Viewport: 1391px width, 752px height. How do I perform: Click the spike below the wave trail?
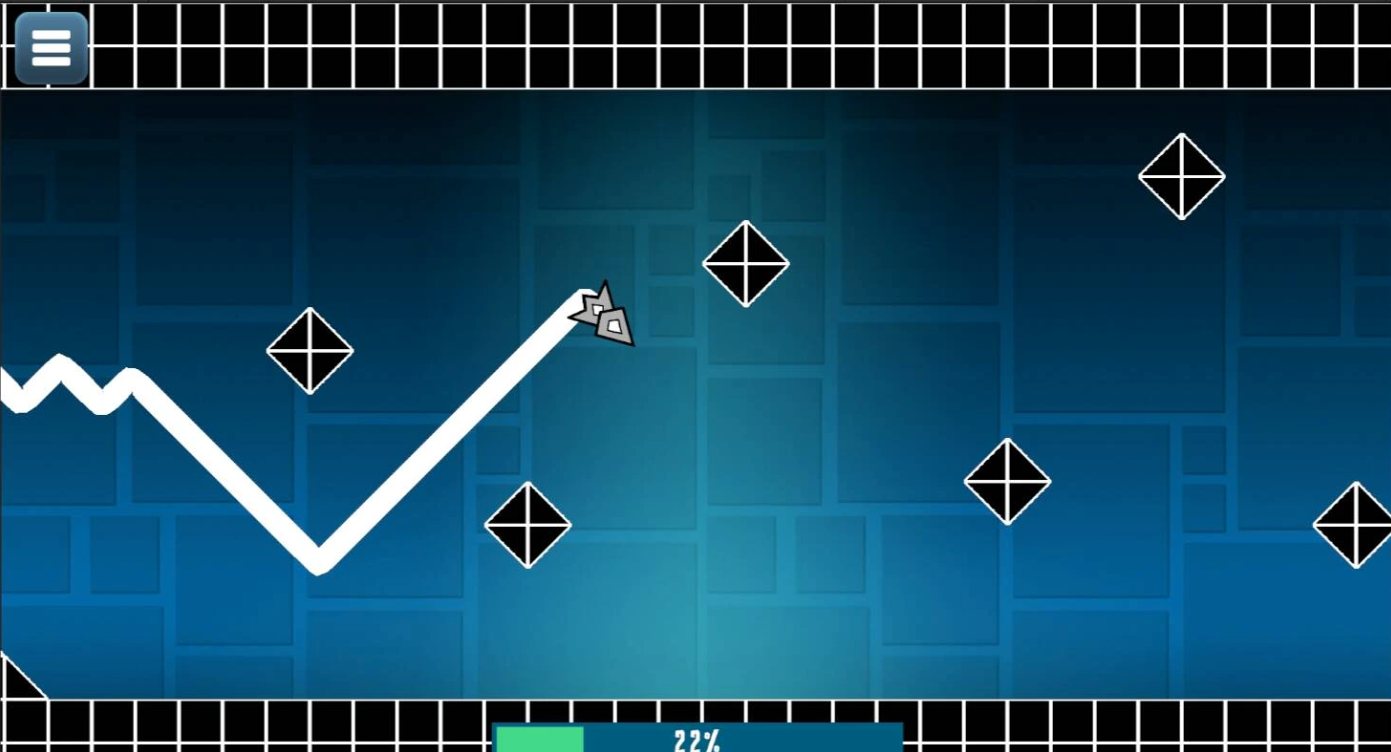pos(528,524)
